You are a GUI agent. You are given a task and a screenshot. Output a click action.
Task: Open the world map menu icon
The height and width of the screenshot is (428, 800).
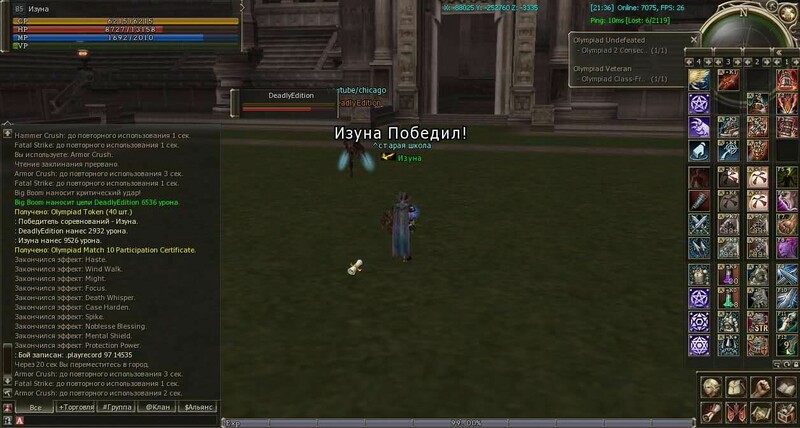point(760,412)
